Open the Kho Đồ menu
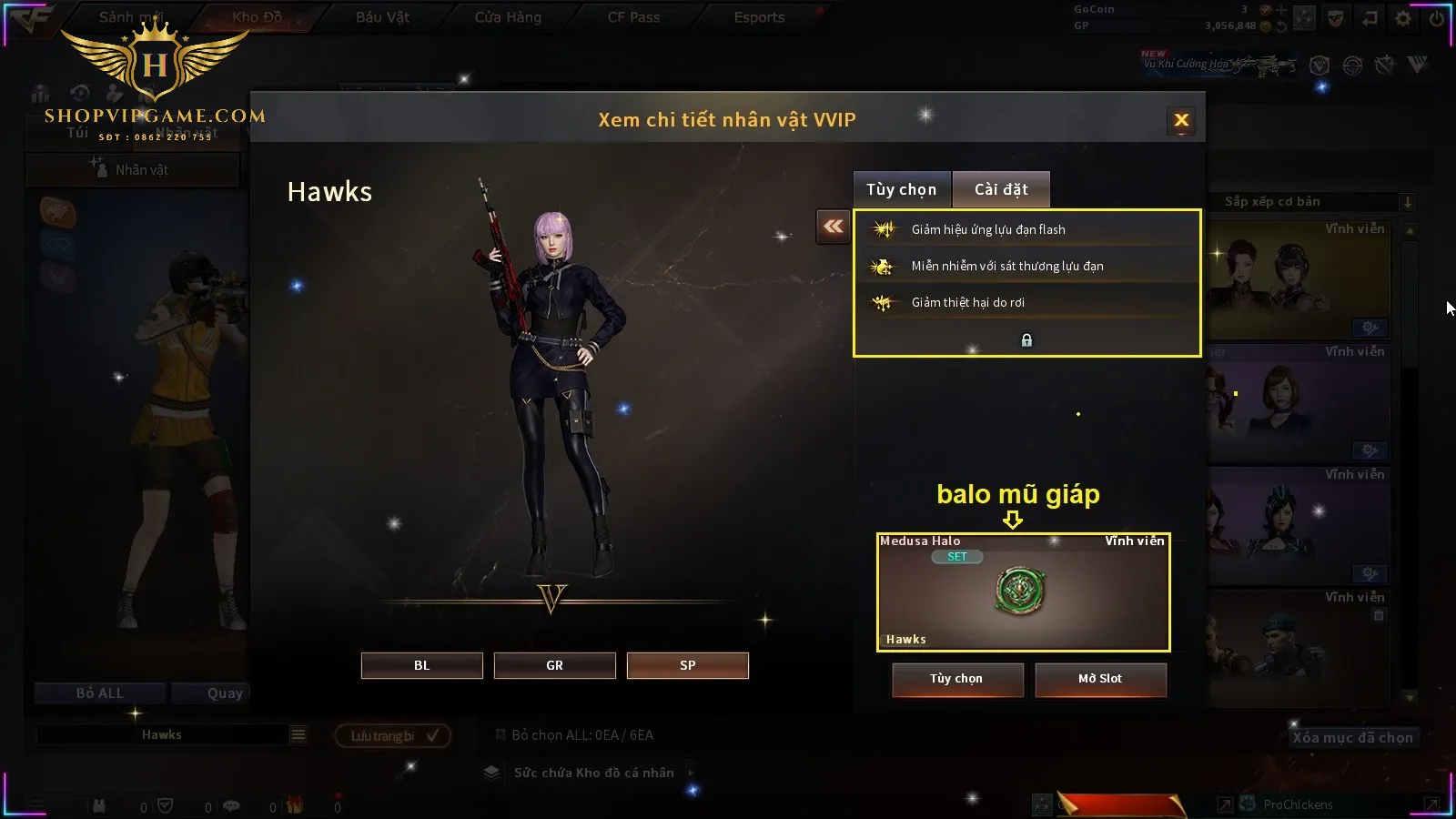Image resolution: width=1456 pixels, height=819 pixels. (x=257, y=17)
